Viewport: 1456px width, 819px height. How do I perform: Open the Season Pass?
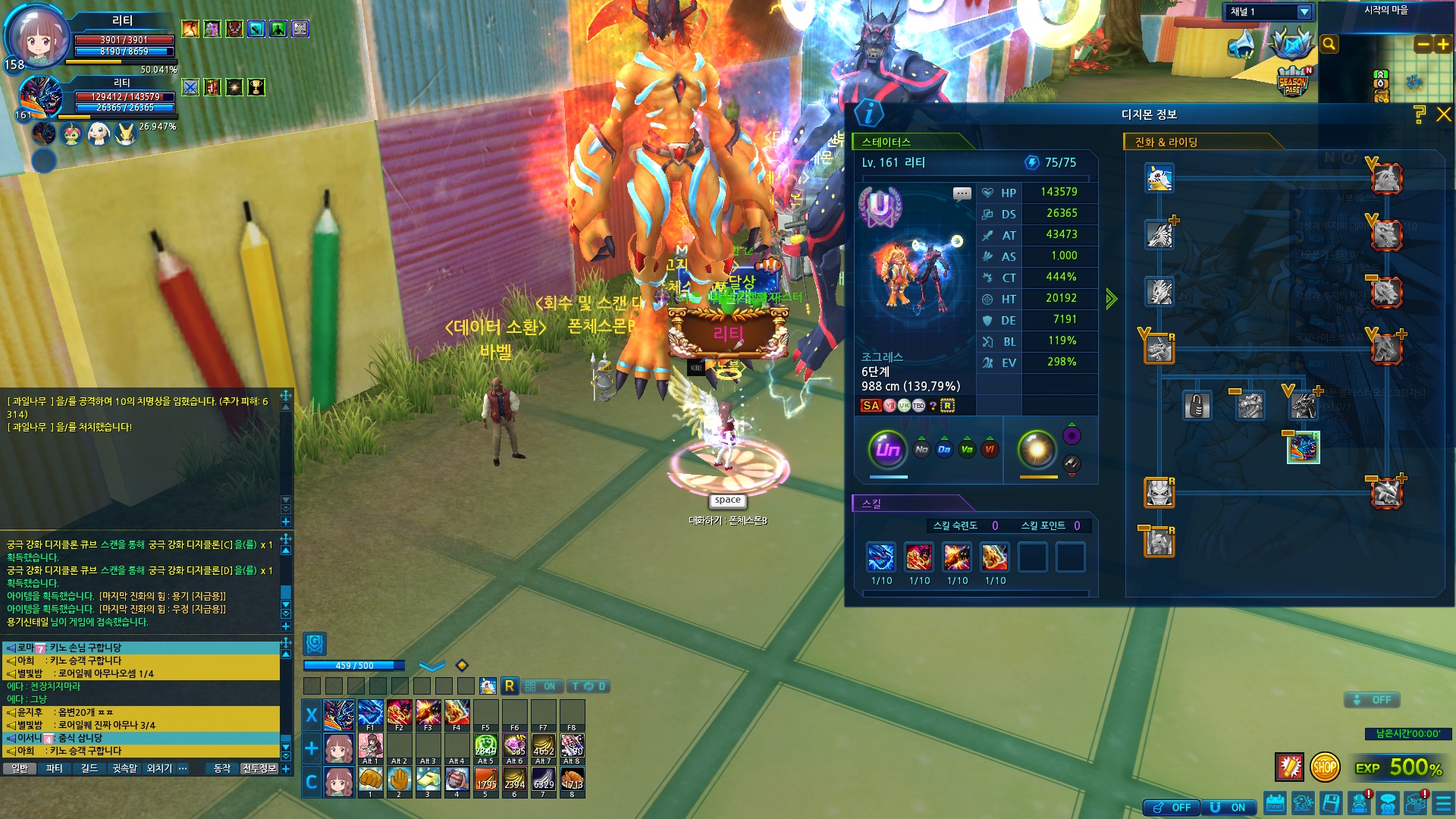pos(1293,82)
